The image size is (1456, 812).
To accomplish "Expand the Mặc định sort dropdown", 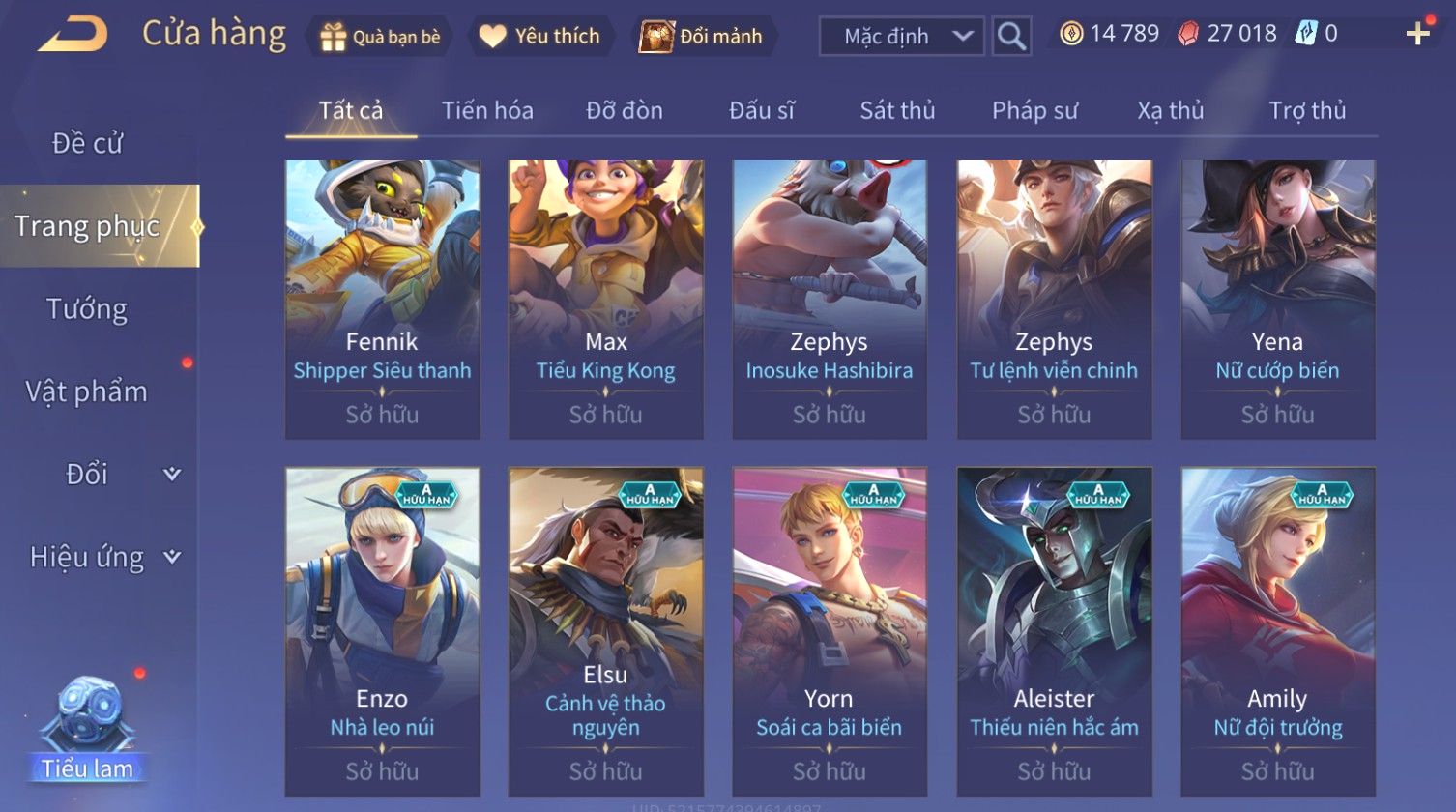I will point(901,37).
